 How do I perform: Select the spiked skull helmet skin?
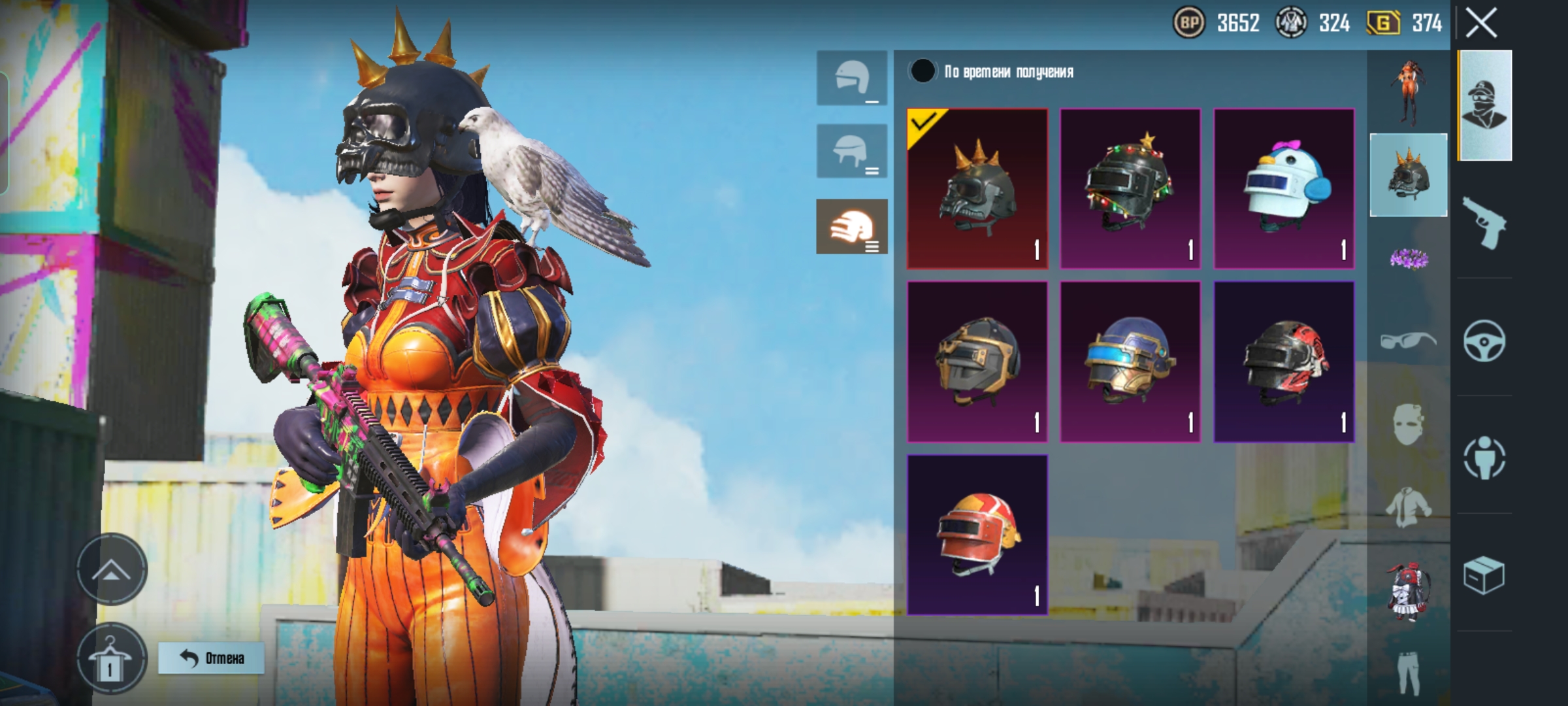tap(977, 189)
